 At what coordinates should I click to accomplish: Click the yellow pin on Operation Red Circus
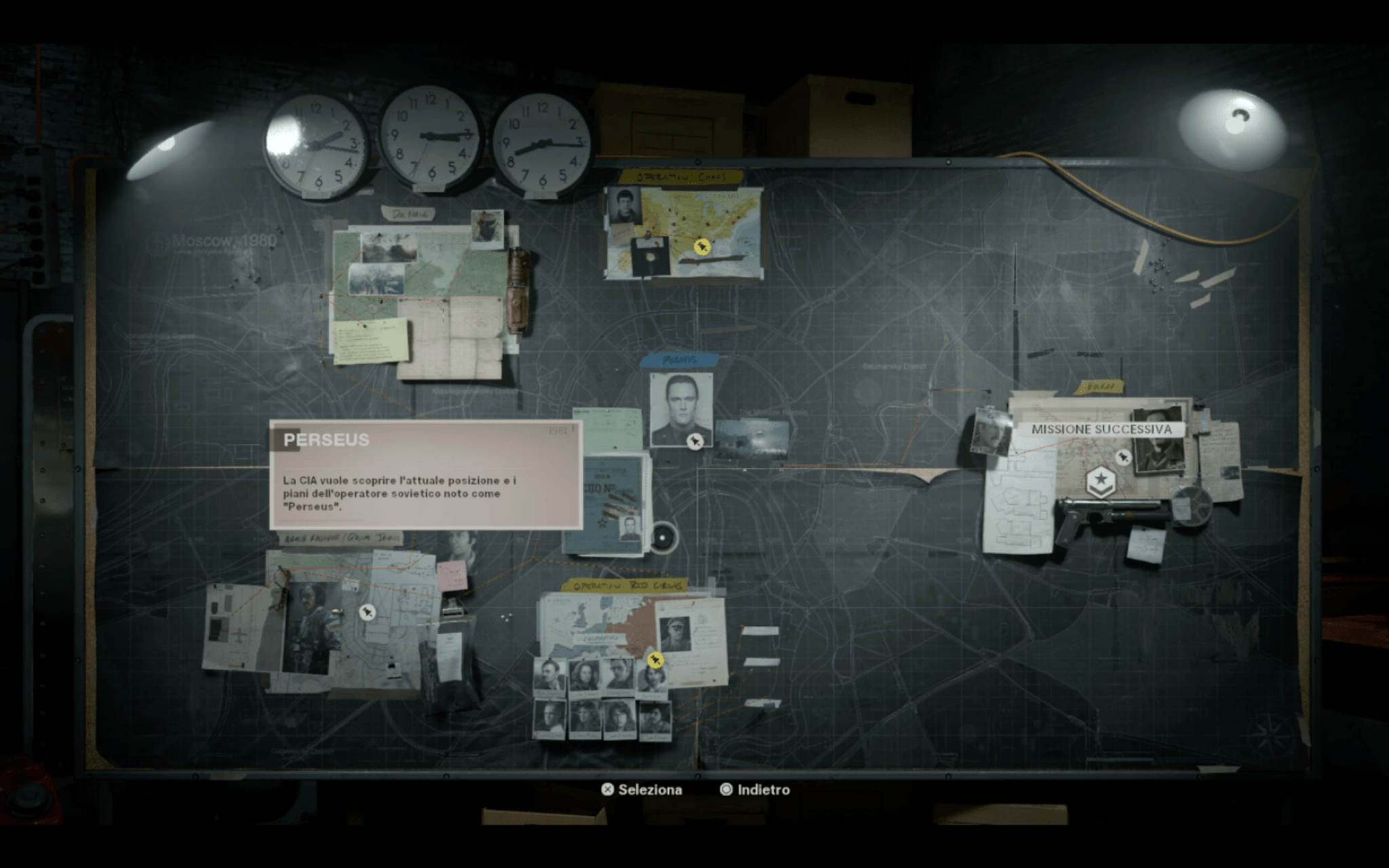[654, 659]
